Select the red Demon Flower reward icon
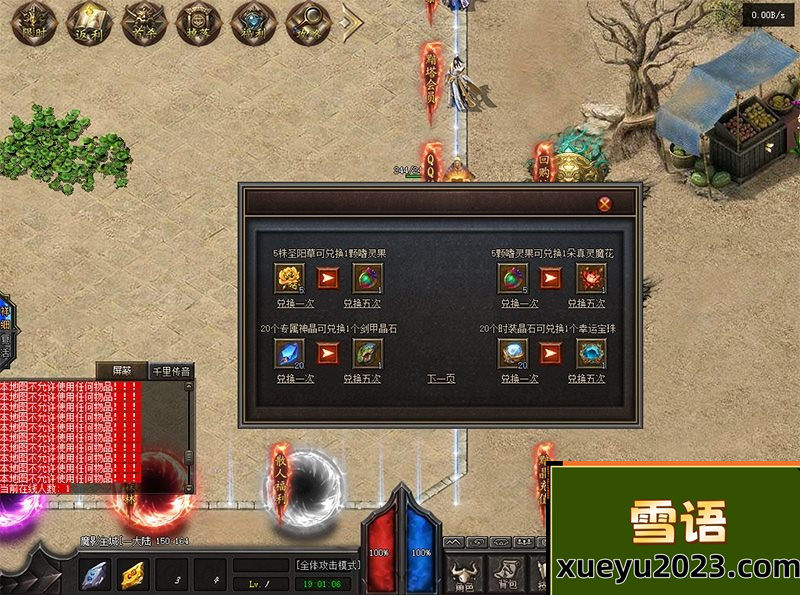This screenshot has width=800, height=595. click(591, 278)
